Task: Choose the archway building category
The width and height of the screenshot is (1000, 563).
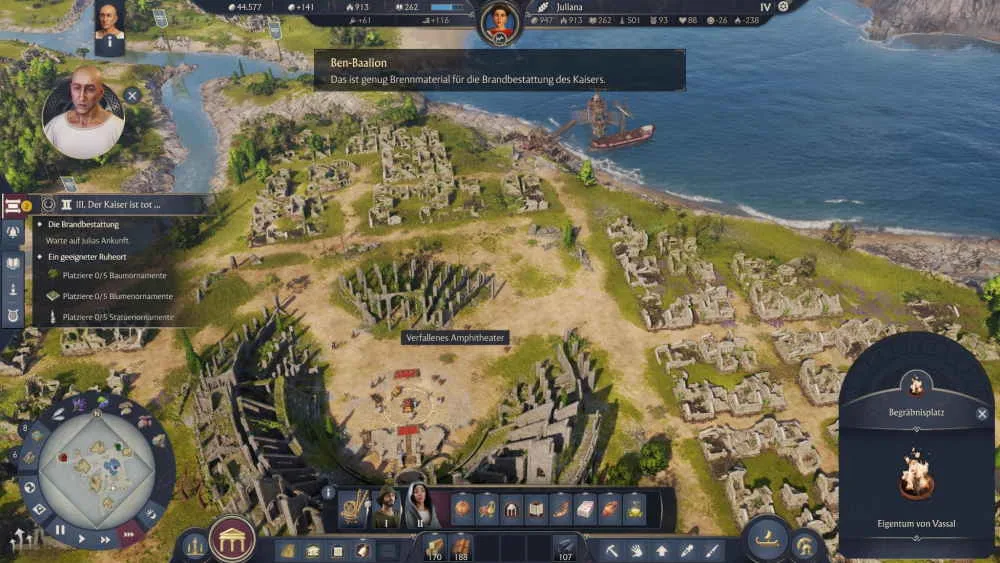Action: point(512,509)
